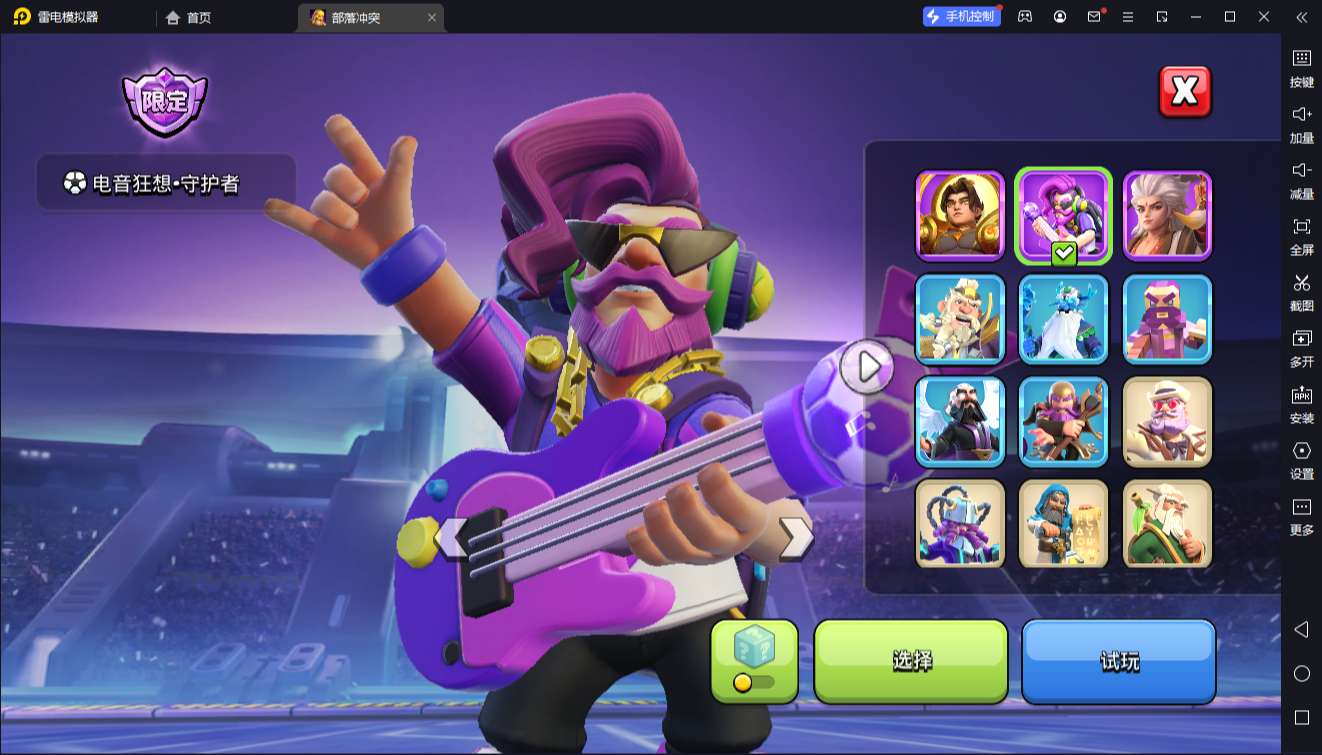Pick the blue-hooded warden holding a scroll

click(x=1064, y=524)
